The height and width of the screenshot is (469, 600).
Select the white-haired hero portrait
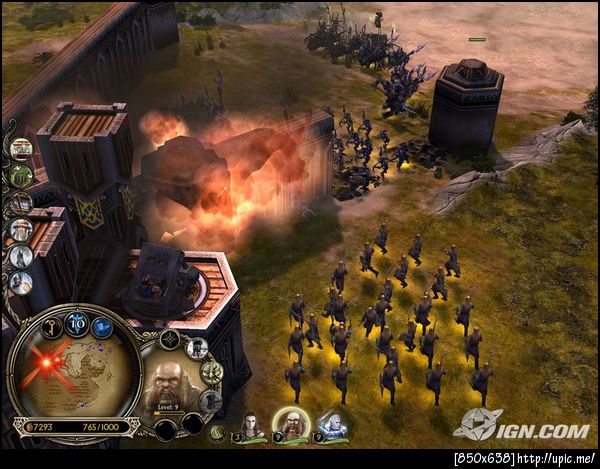(331, 425)
